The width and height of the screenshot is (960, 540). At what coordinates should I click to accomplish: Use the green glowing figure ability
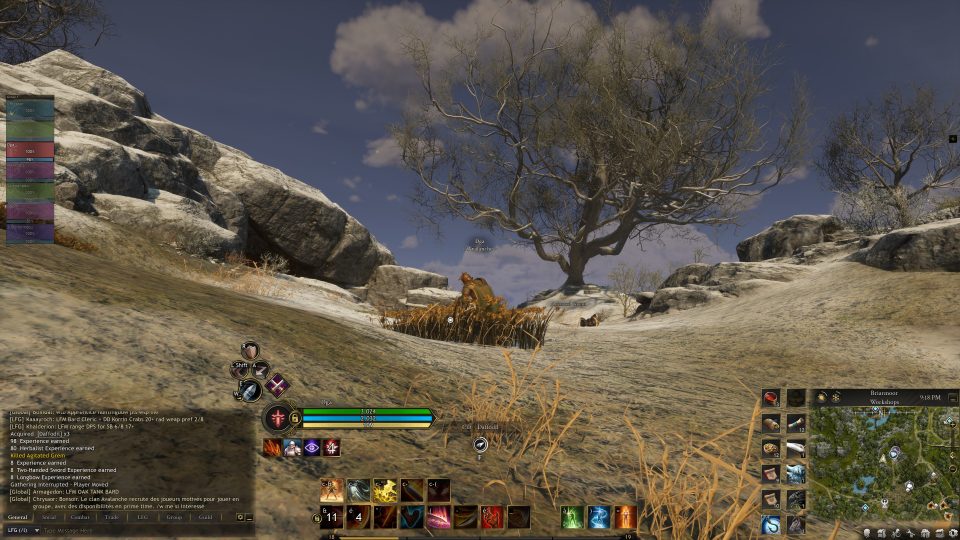572,517
